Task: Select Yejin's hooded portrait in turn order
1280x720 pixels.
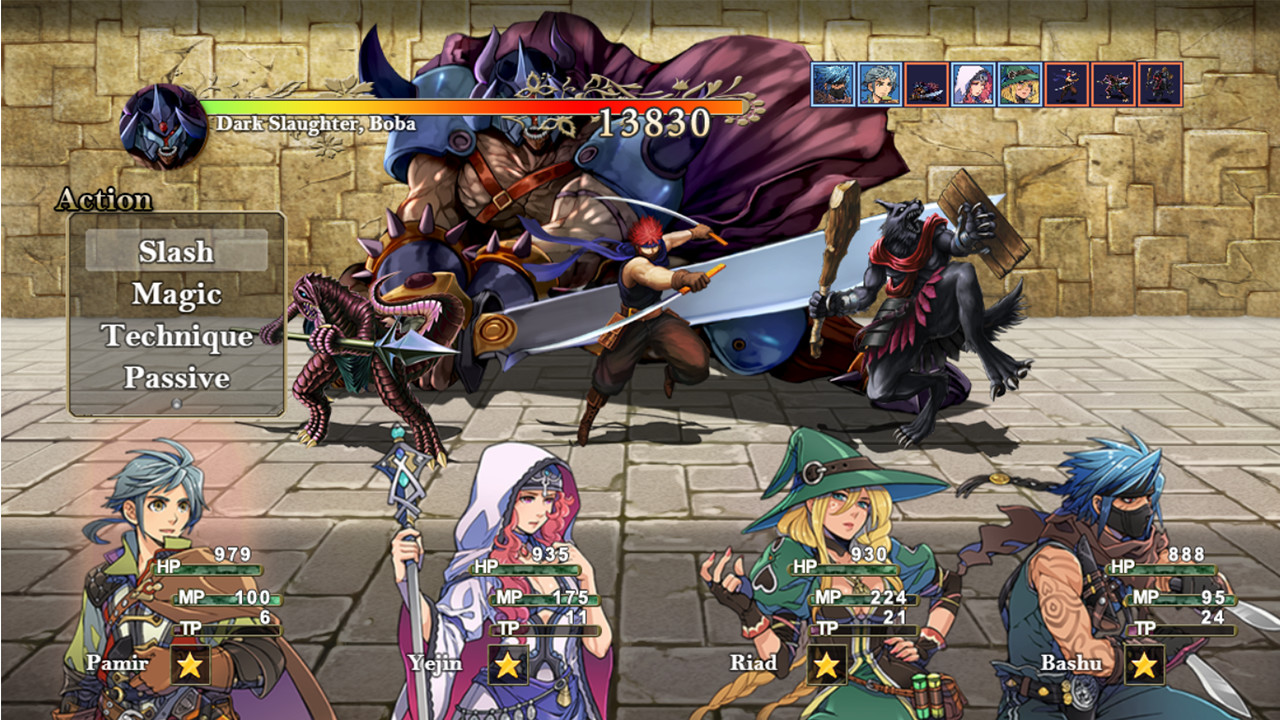Action: (973, 84)
